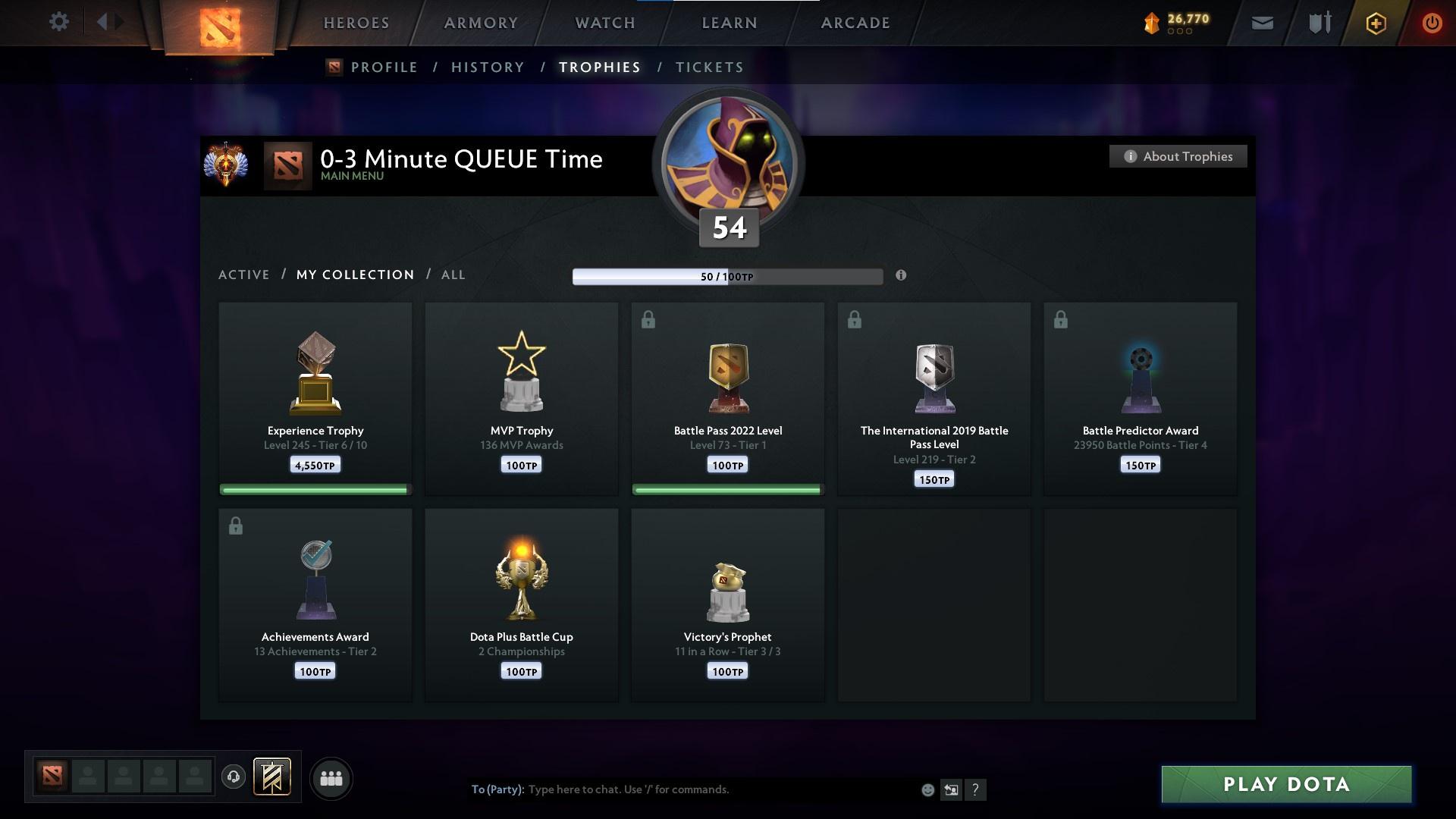Open the settings gear icon
1456x819 pixels.
pos(59,22)
